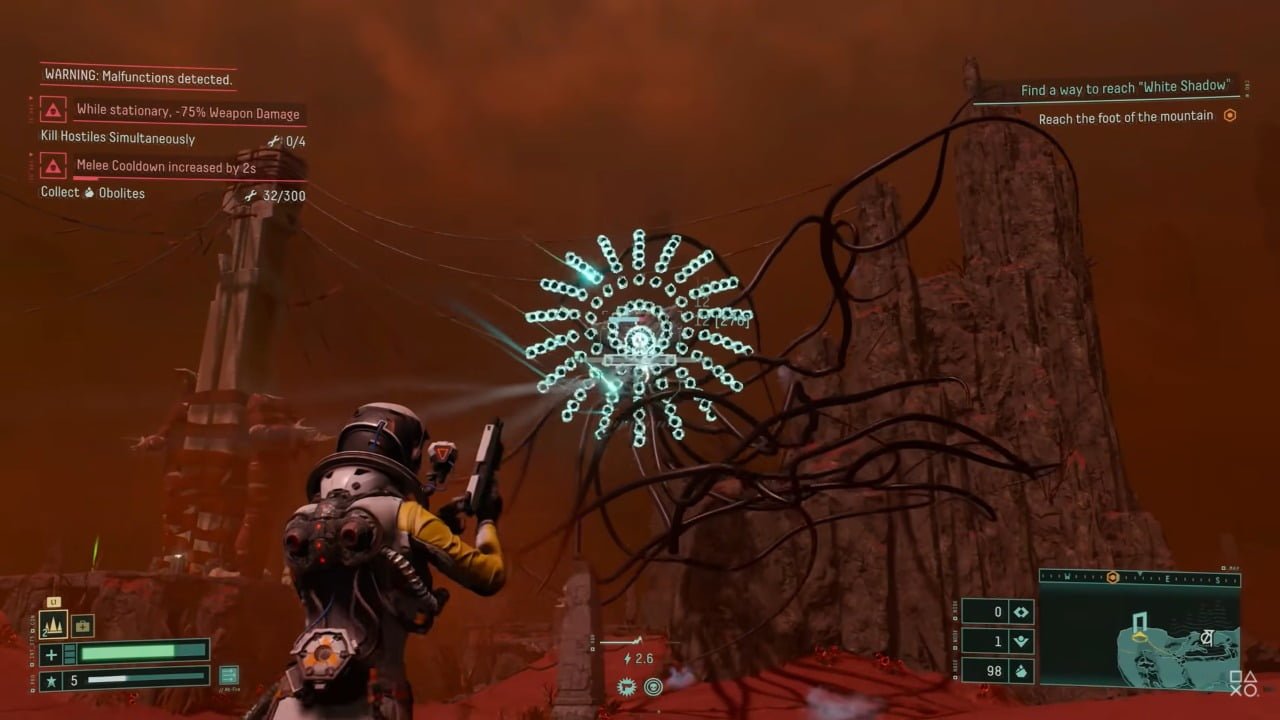Click the star proficiency level icon
The image size is (1280, 720).
pyautogui.click(x=52, y=681)
